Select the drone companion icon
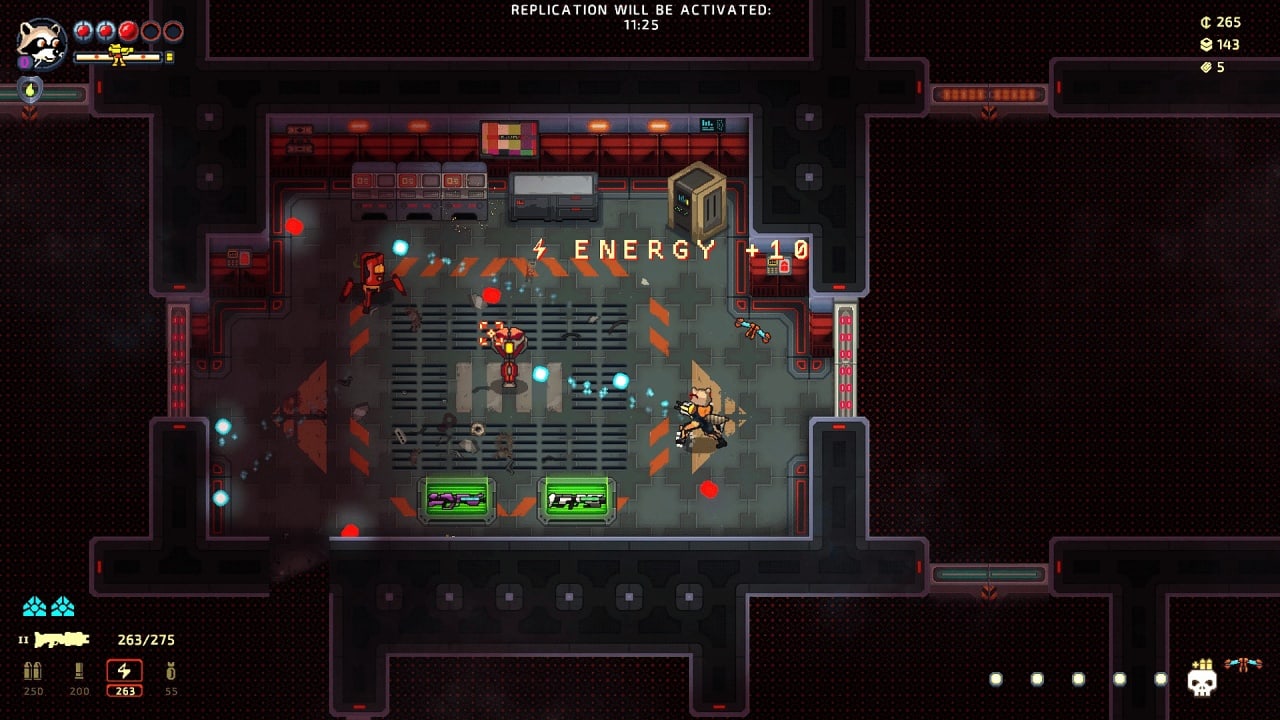 coord(1243,664)
